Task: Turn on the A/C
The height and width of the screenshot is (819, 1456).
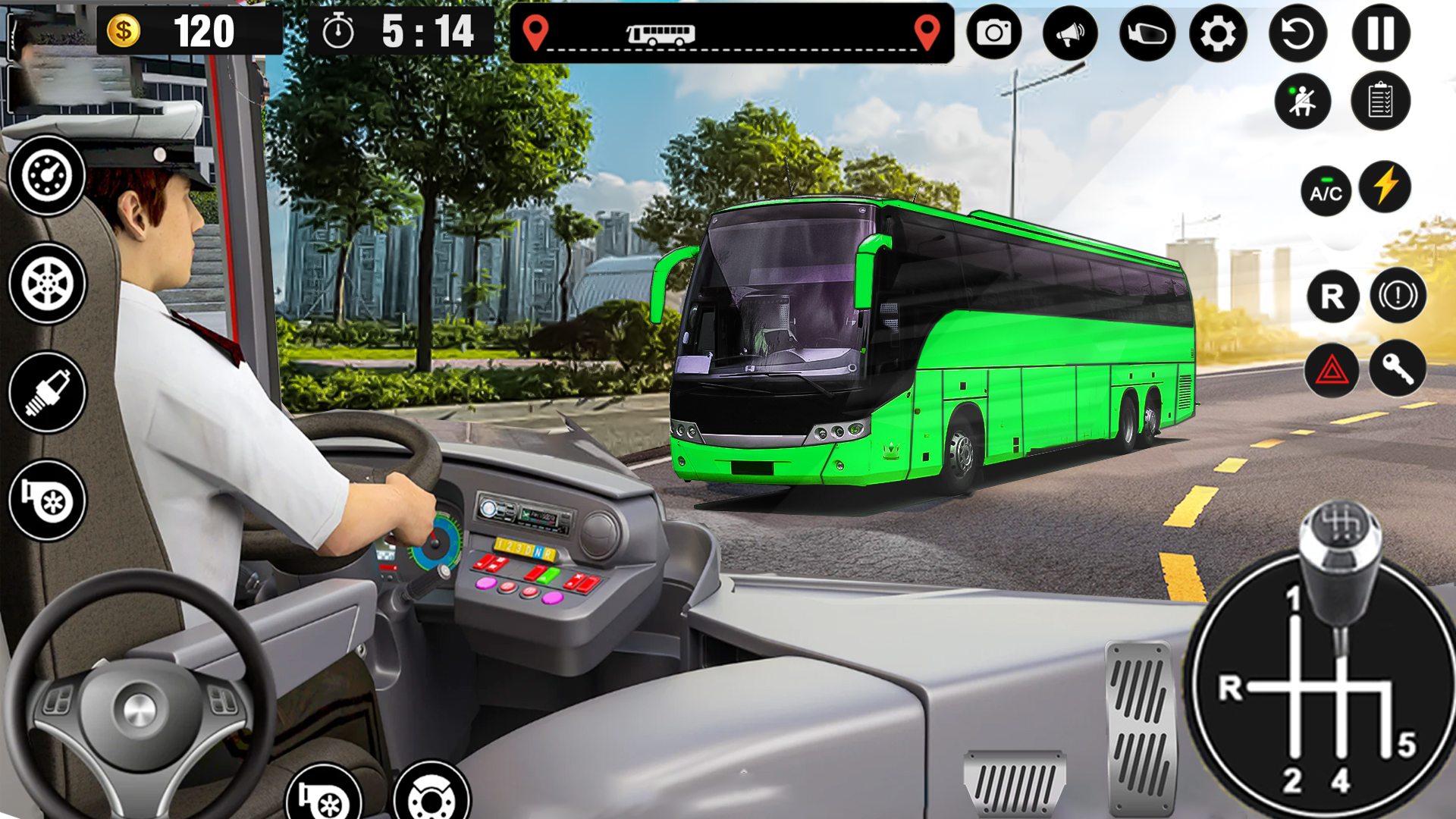Action: (x=1326, y=192)
